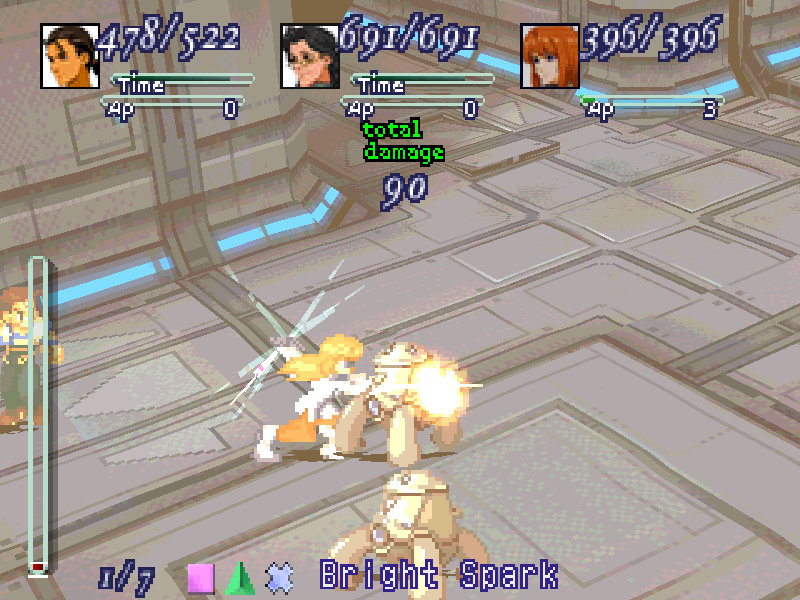
Task: Click Elly's red-haired portrait
Action: pos(550,56)
